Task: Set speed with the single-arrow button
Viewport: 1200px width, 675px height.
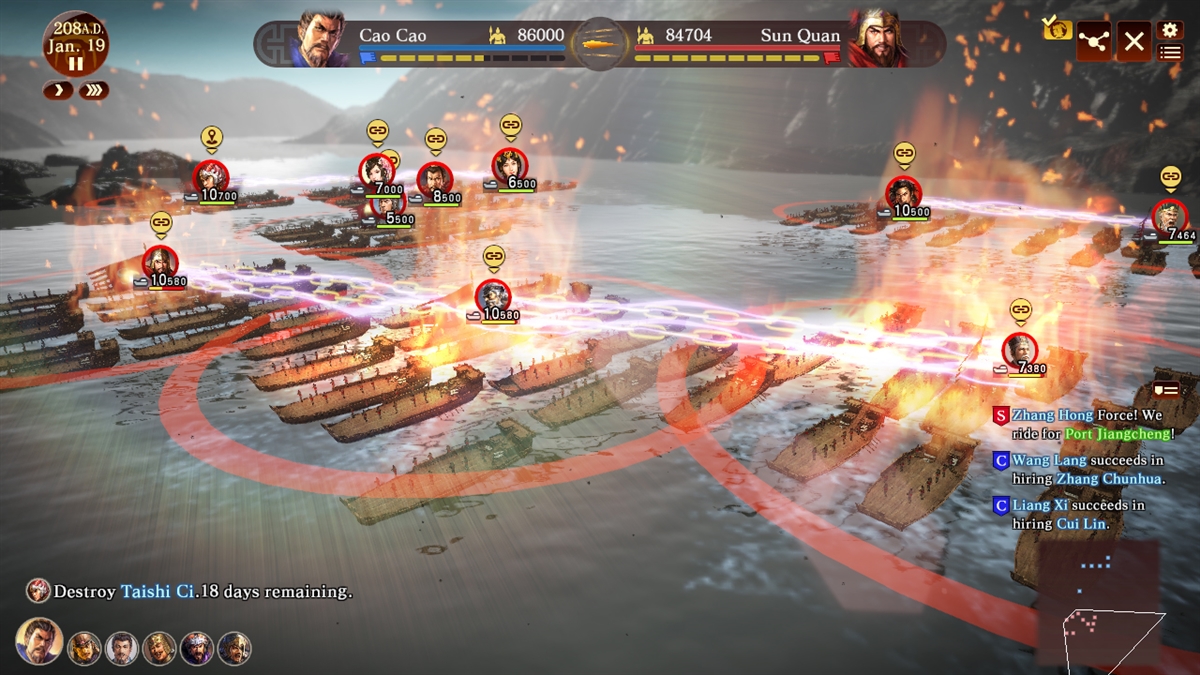Action: 57,91
